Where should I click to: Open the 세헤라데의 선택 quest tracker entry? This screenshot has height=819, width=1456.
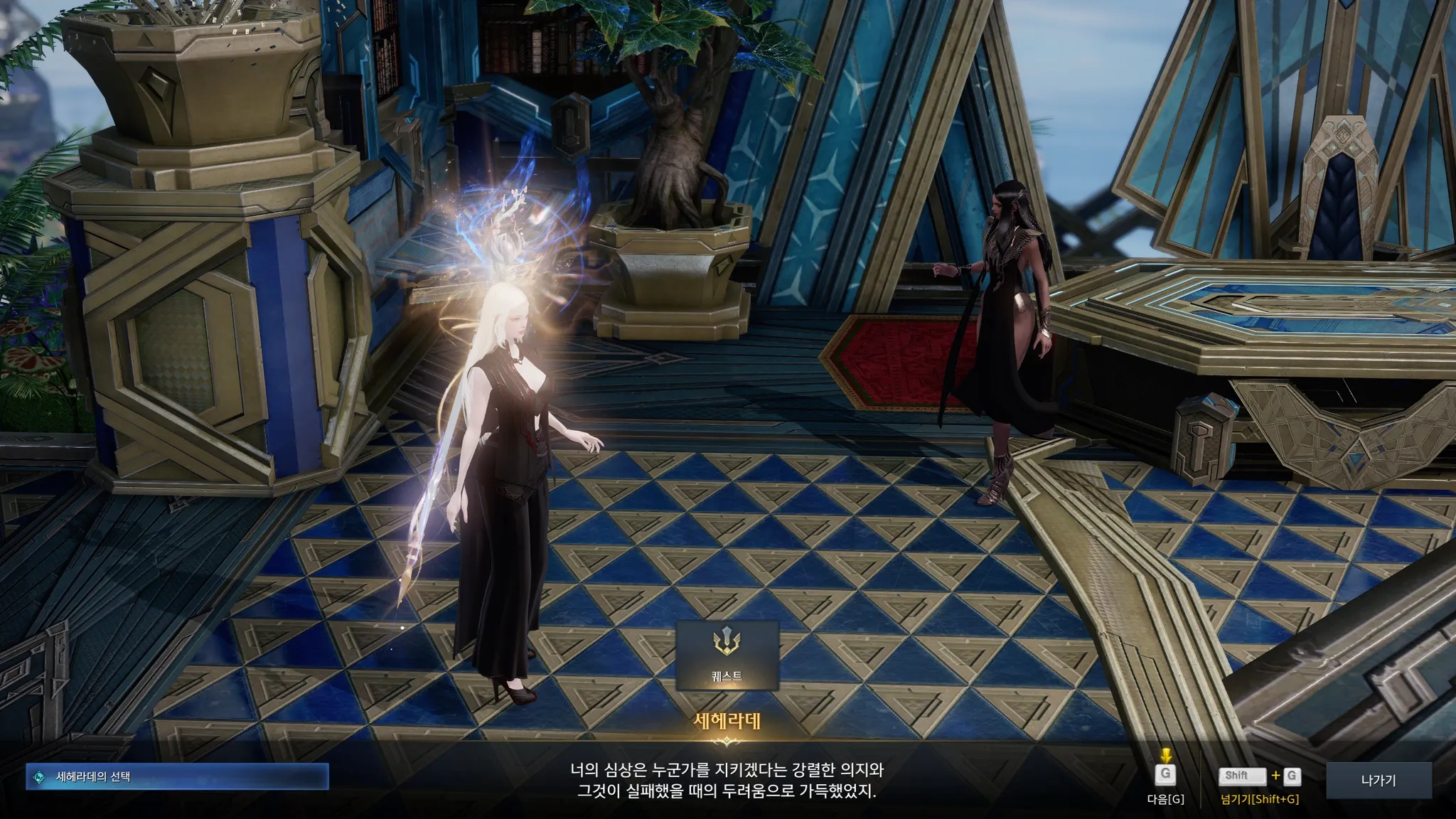(x=177, y=777)
